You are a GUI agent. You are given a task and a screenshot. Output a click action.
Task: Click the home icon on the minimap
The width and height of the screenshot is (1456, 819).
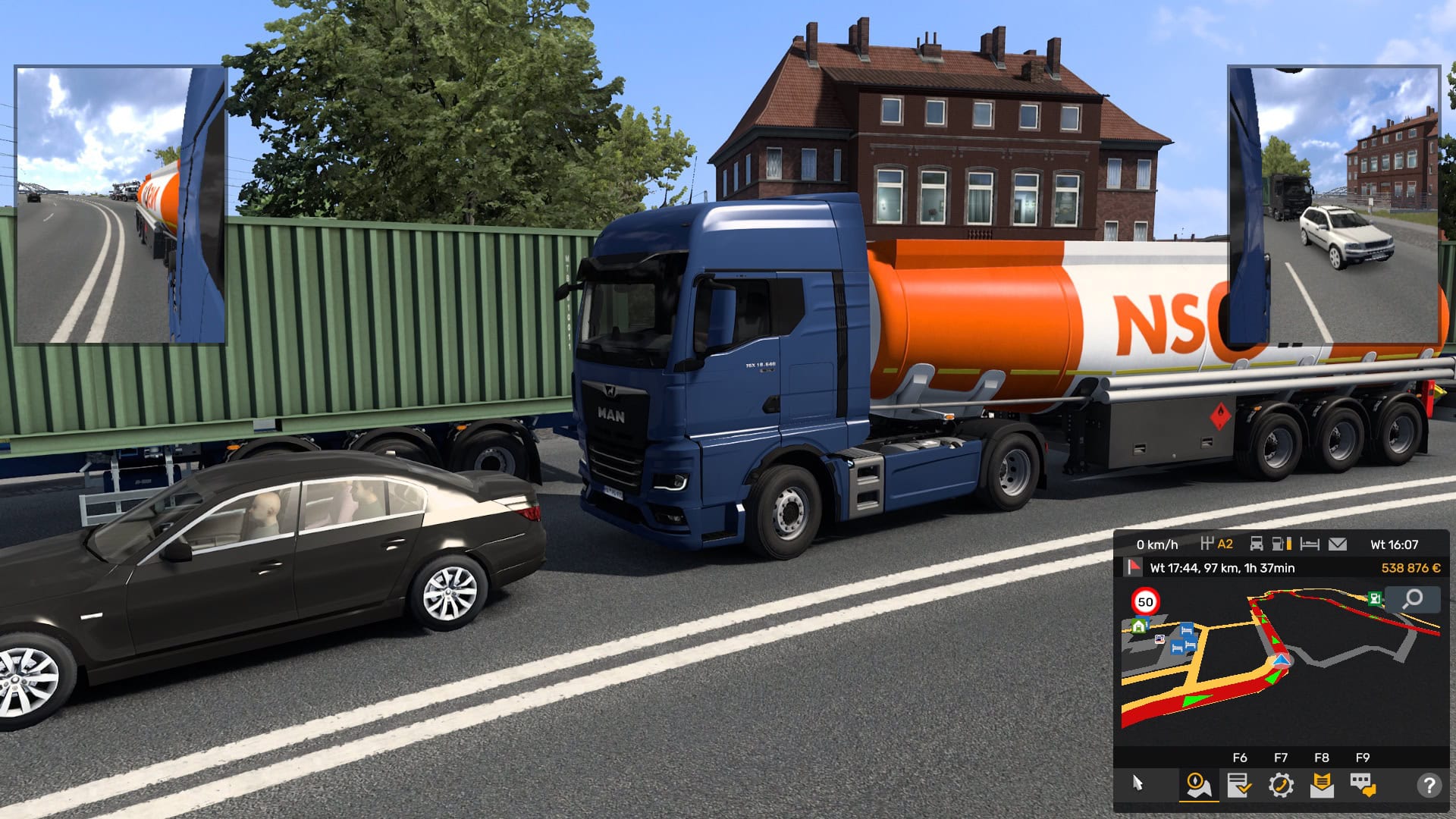click(1140, 626)
